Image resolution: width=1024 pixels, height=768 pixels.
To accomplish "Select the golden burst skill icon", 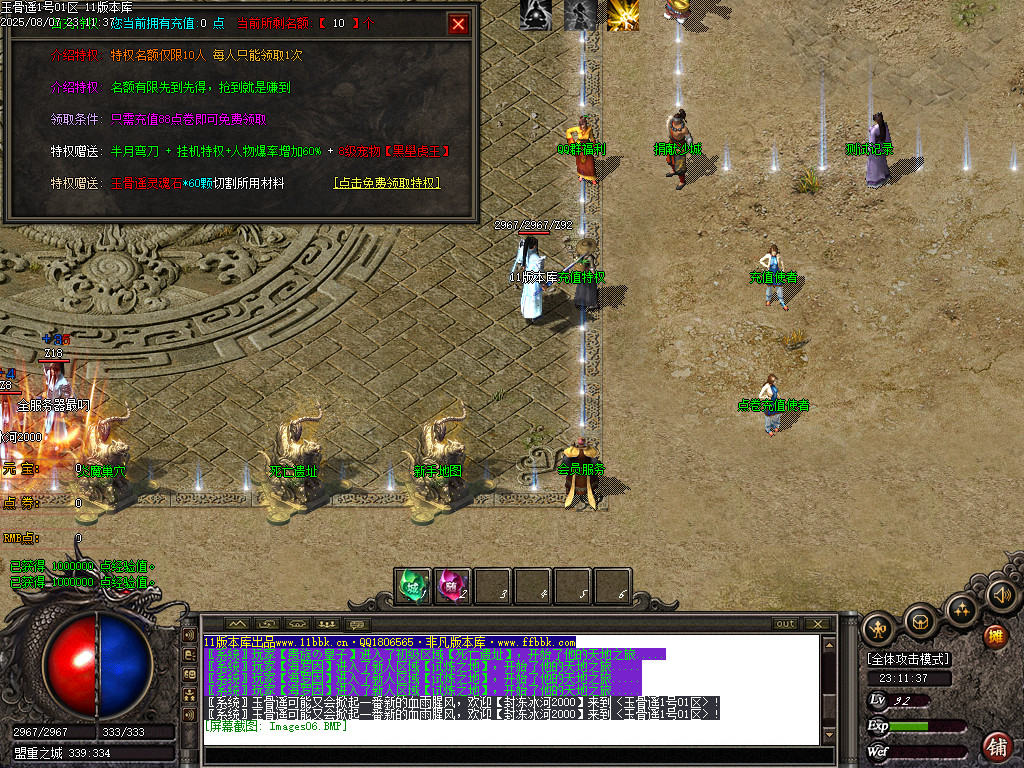I will click(x=623, y=15).
